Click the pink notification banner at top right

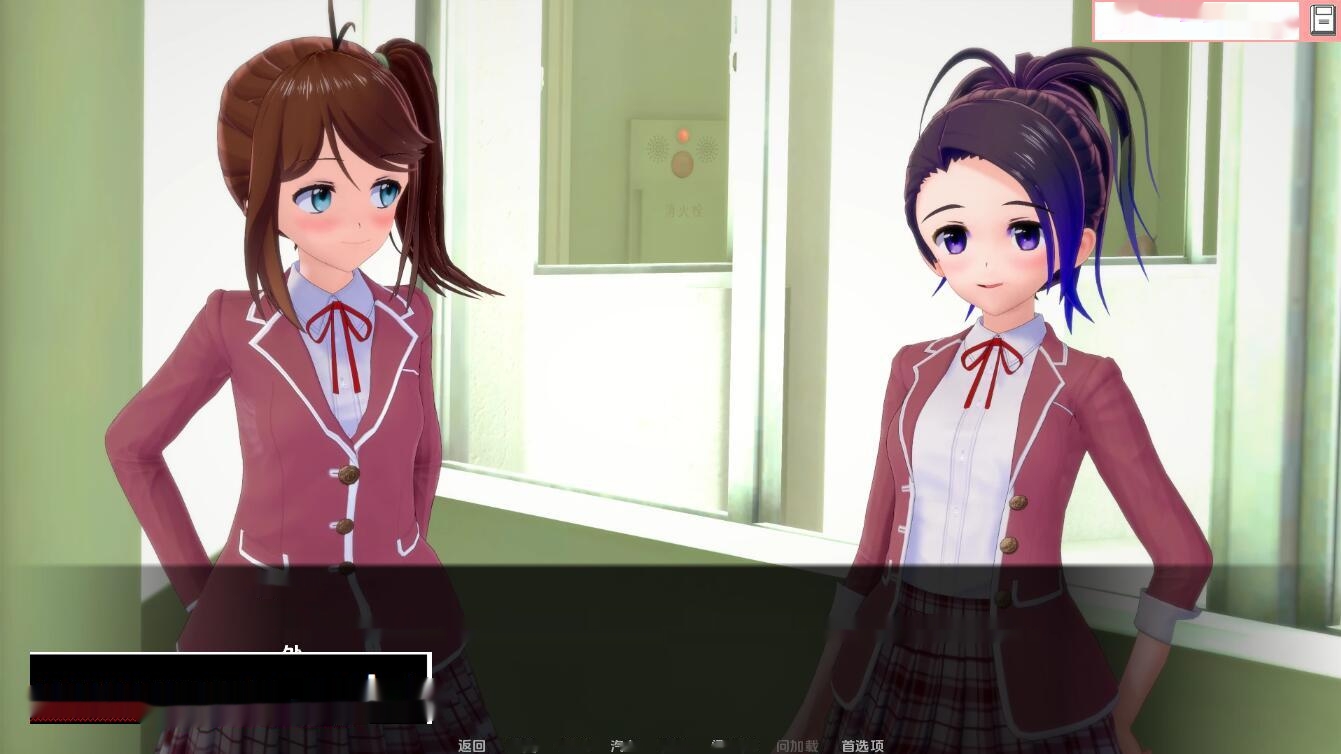1196,20
